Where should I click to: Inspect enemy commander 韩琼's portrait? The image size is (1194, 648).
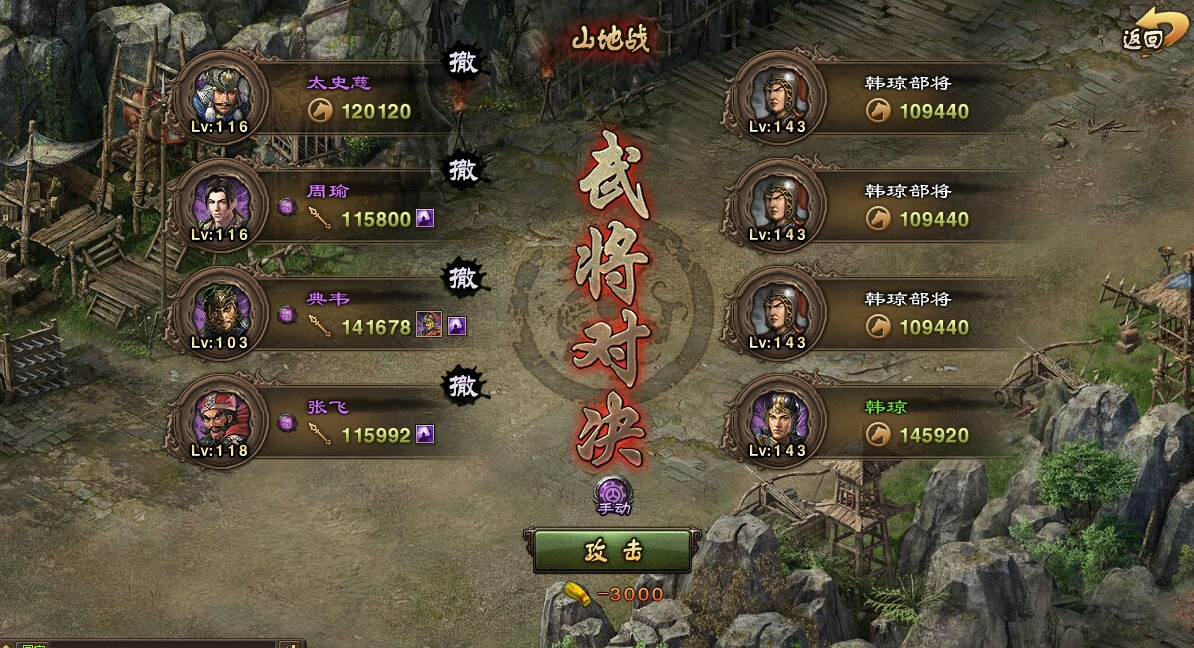tap(775, 421)
